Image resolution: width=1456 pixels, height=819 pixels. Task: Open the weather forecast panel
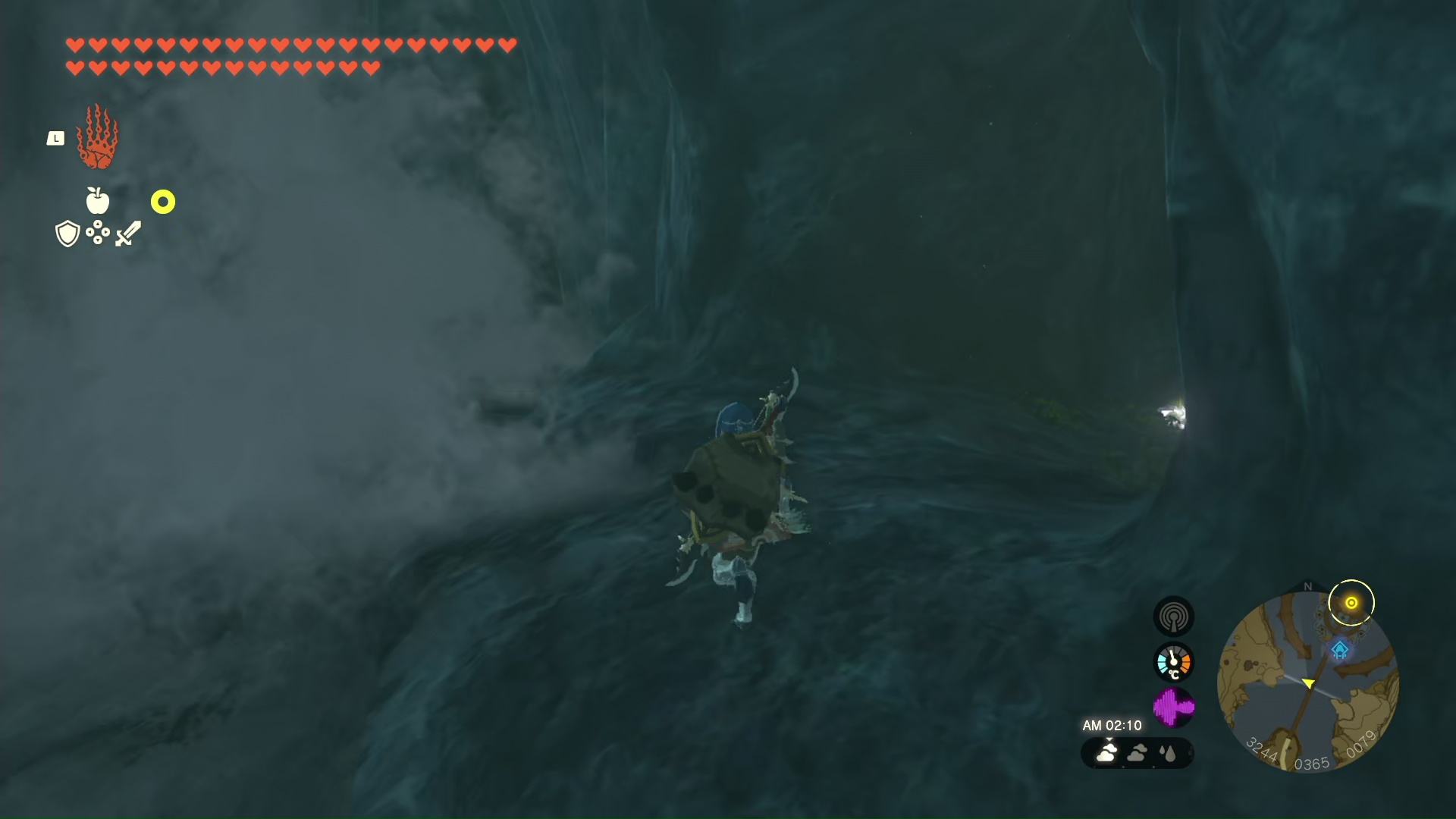1137,753
